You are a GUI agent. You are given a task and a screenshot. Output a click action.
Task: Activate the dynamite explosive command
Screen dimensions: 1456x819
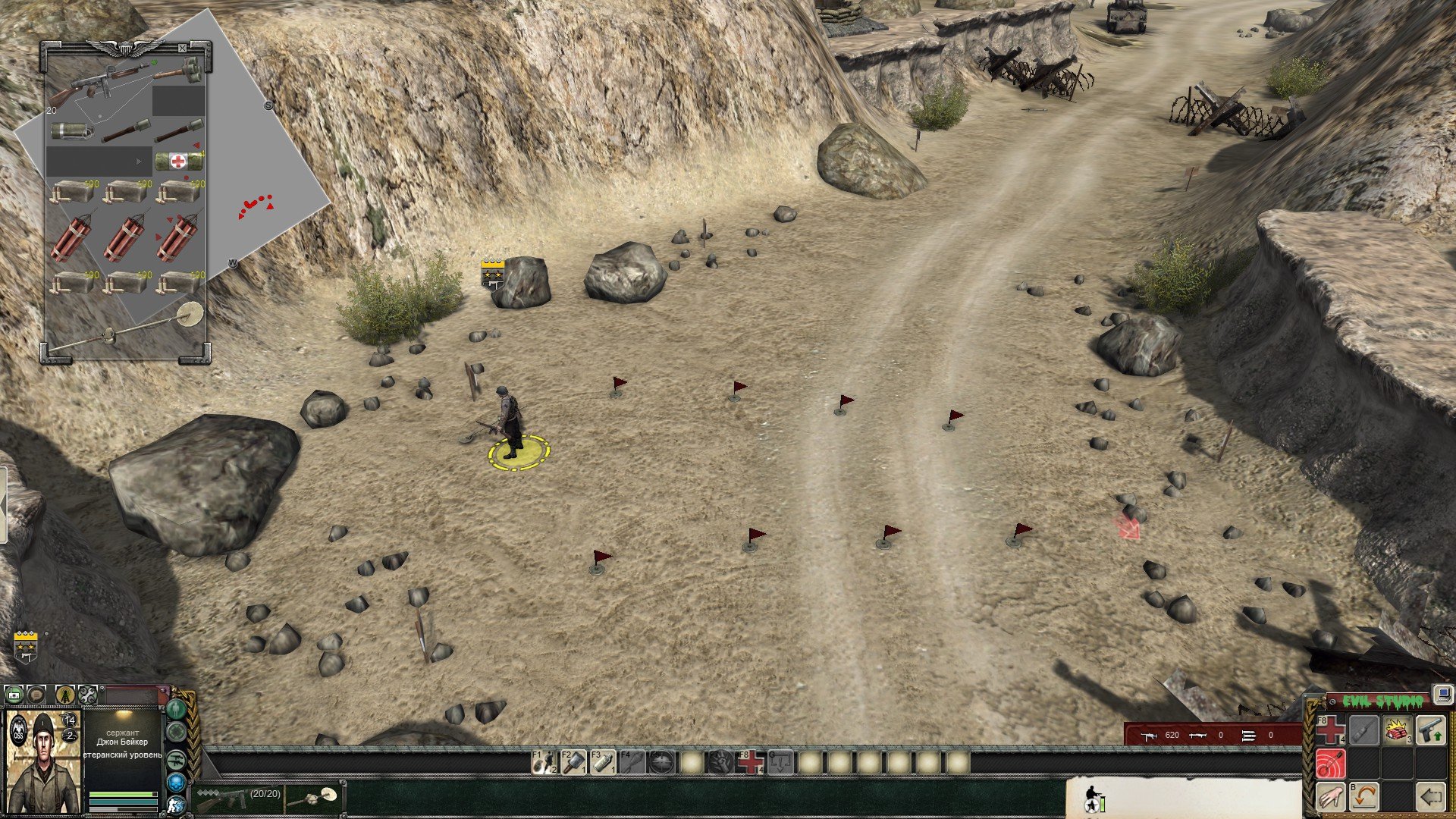(1396, 730)
